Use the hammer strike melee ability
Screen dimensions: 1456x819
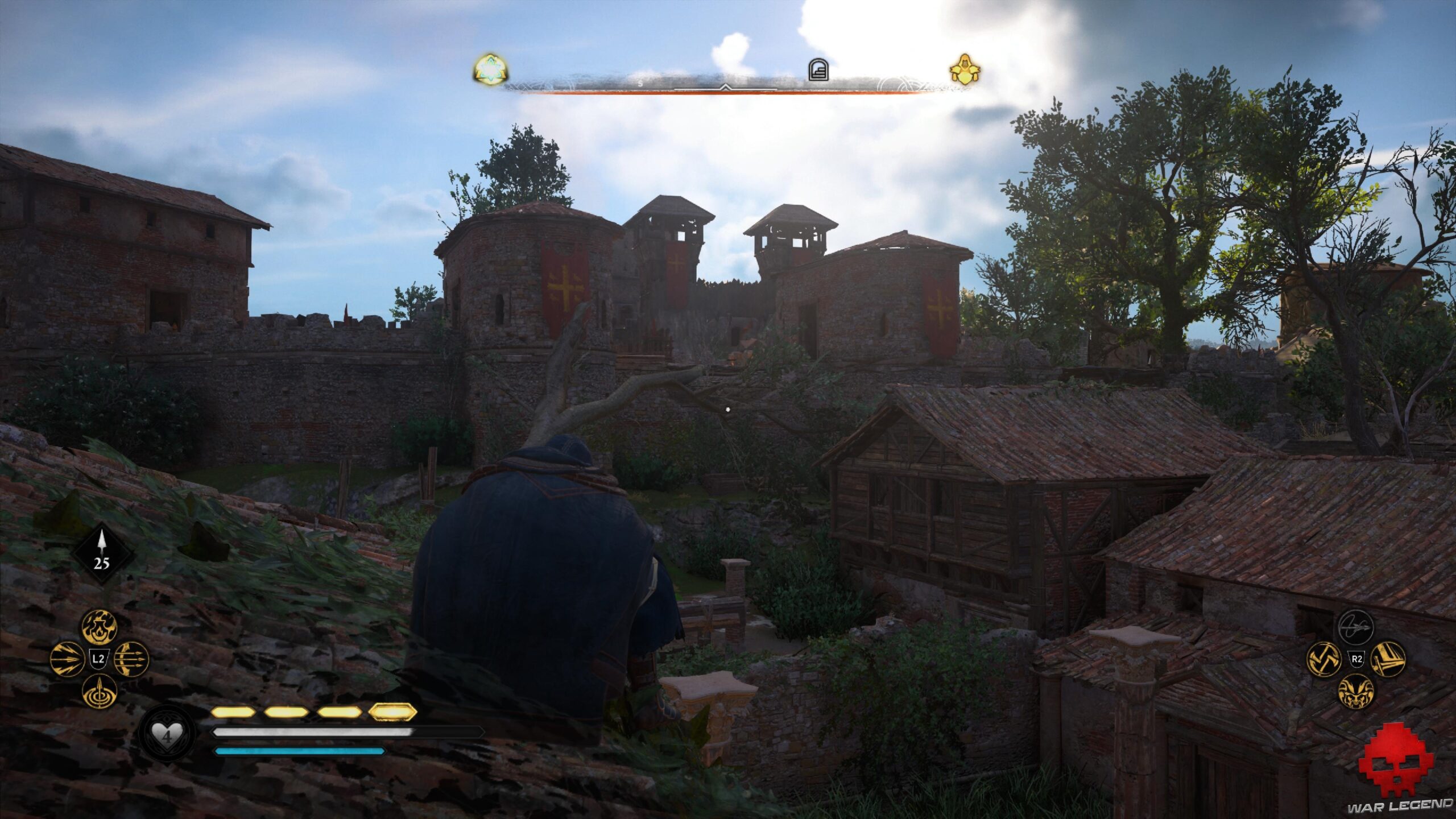pyautogui.click(x=1388, y=660)
